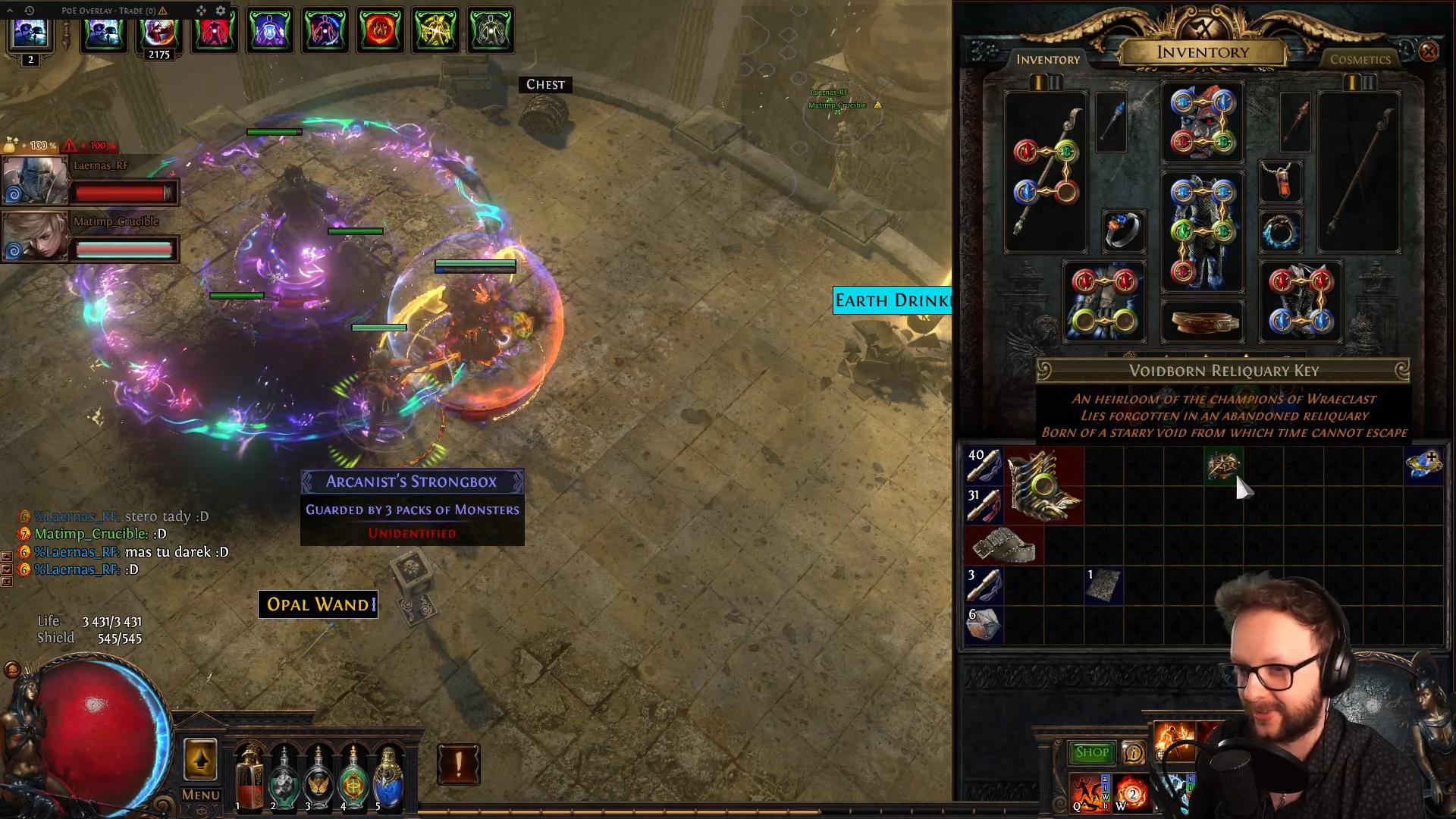
Task: Click the equipped amulet slot
Action: pos(1281,180)
